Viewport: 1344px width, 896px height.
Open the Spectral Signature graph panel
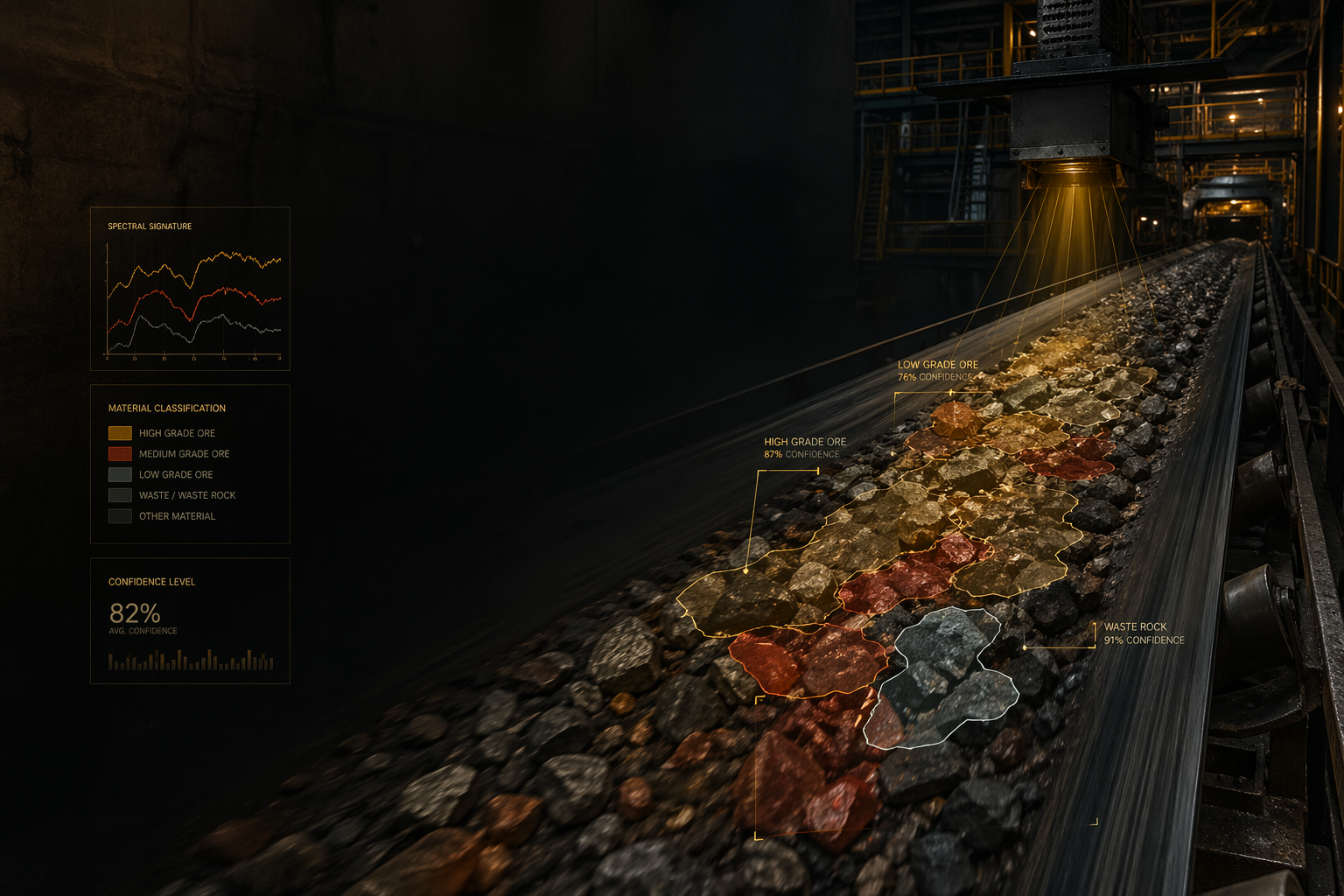pos(190,289)
